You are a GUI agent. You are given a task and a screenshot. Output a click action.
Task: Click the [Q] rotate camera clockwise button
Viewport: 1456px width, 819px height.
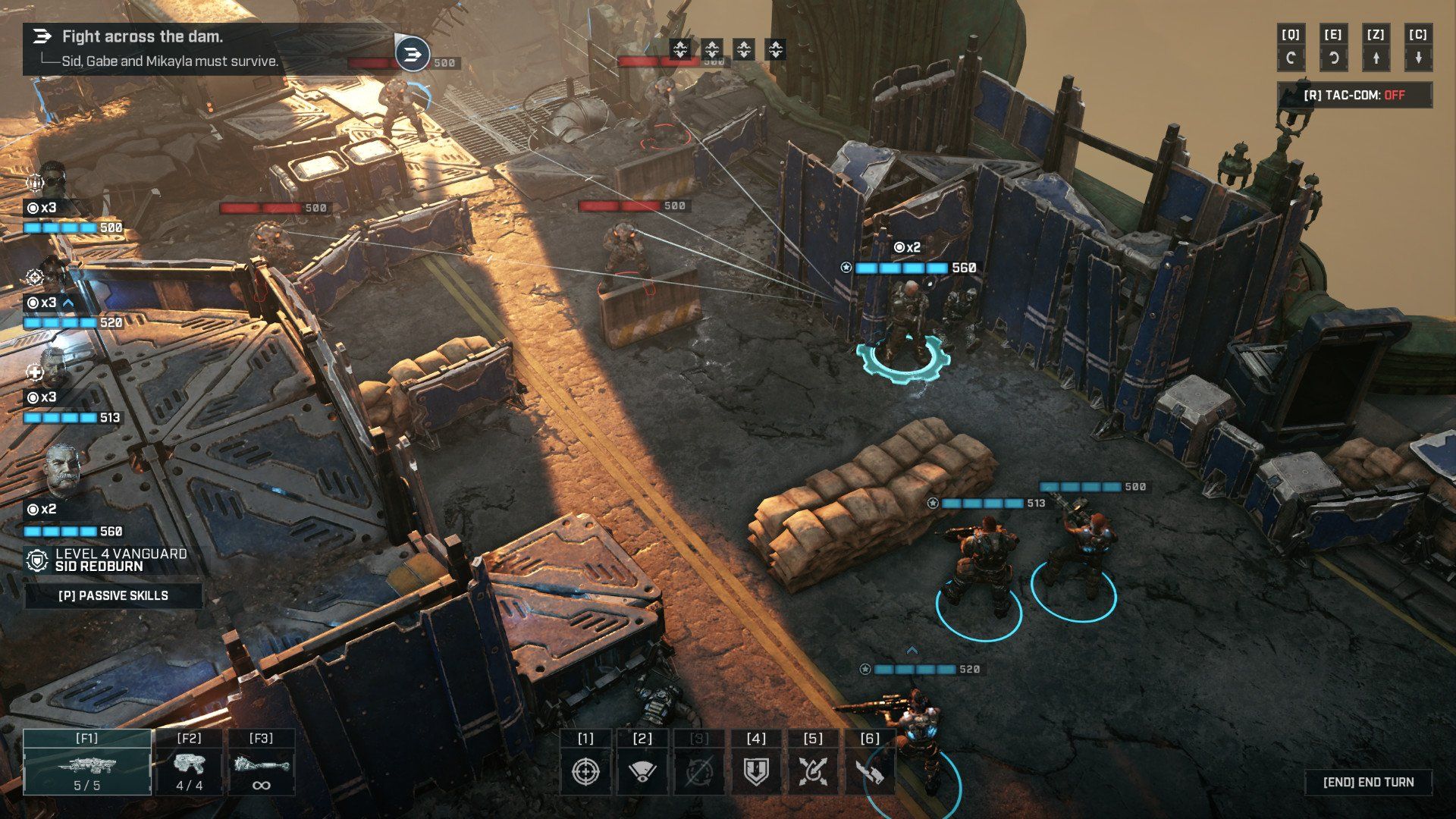[x=1292, y=45]
